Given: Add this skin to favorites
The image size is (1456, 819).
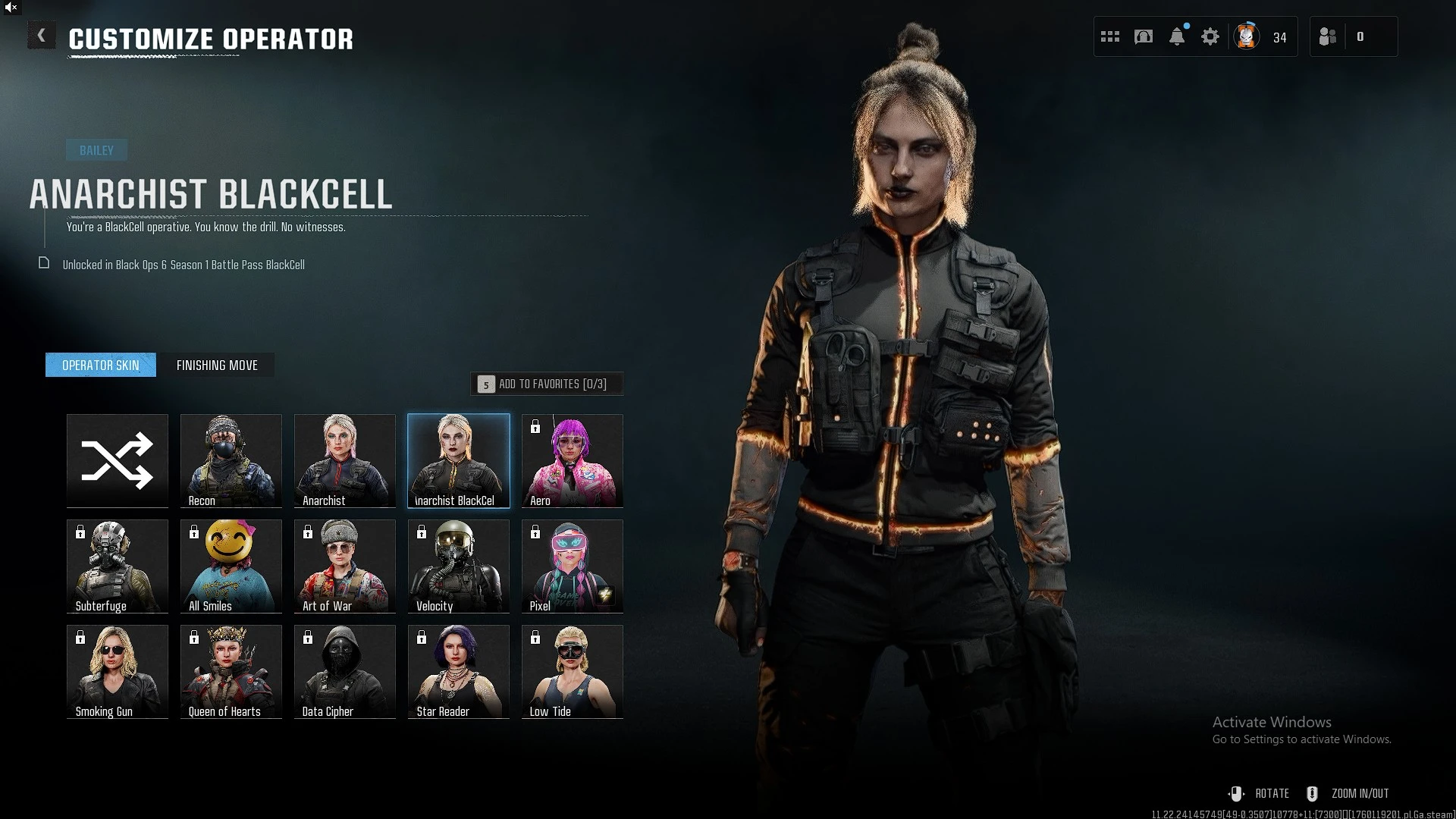Looking at the screenshot, I should (546, 384).
